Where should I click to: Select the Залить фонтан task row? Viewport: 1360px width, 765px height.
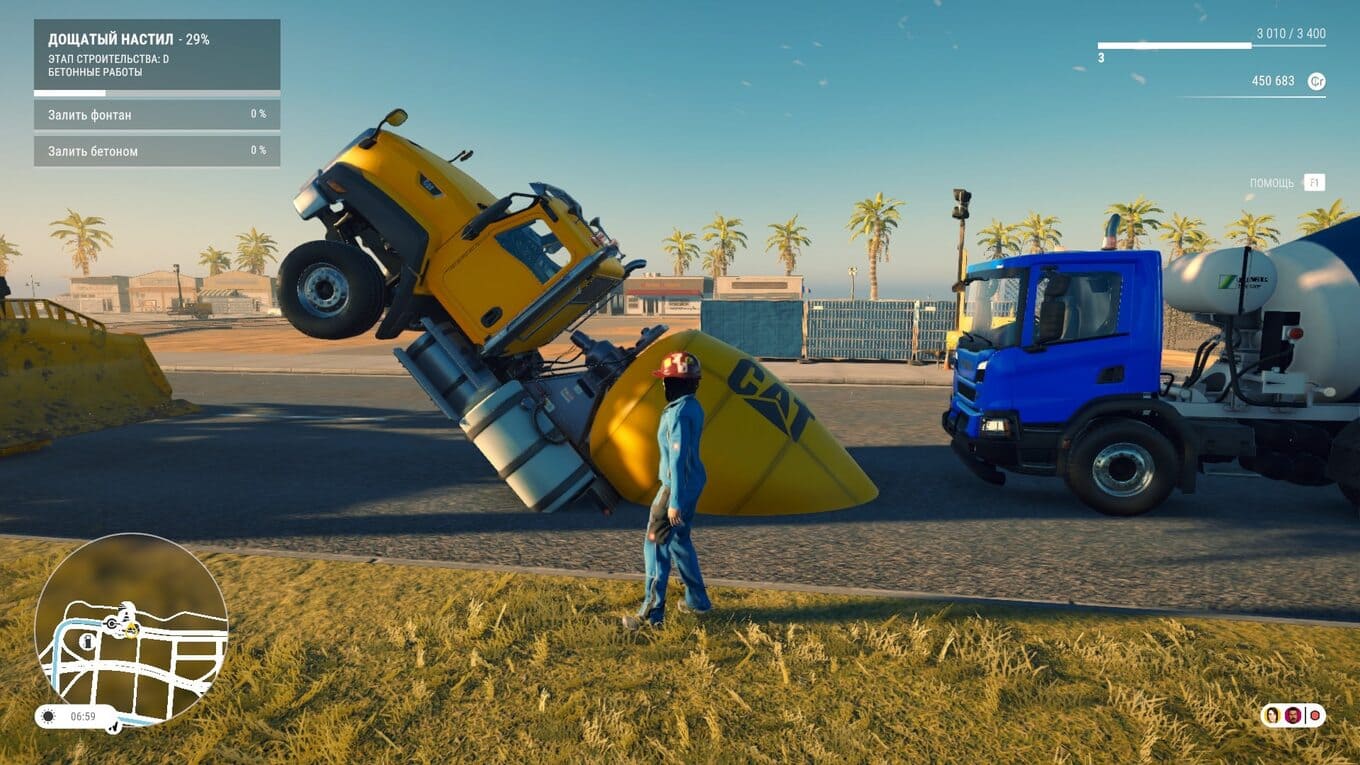[157, 115]
